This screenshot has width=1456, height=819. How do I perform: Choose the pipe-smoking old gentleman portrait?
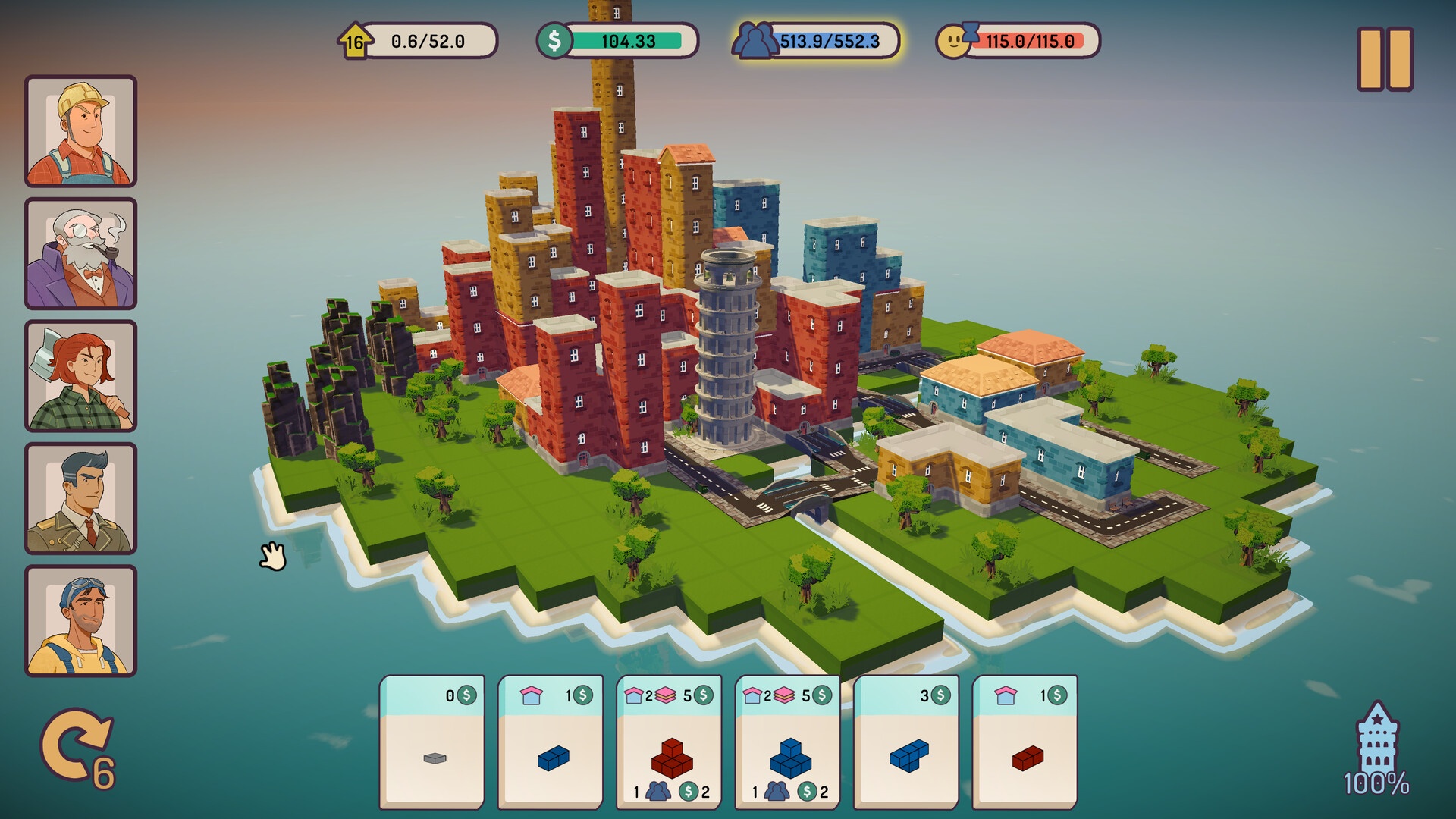tap(81, 254)
